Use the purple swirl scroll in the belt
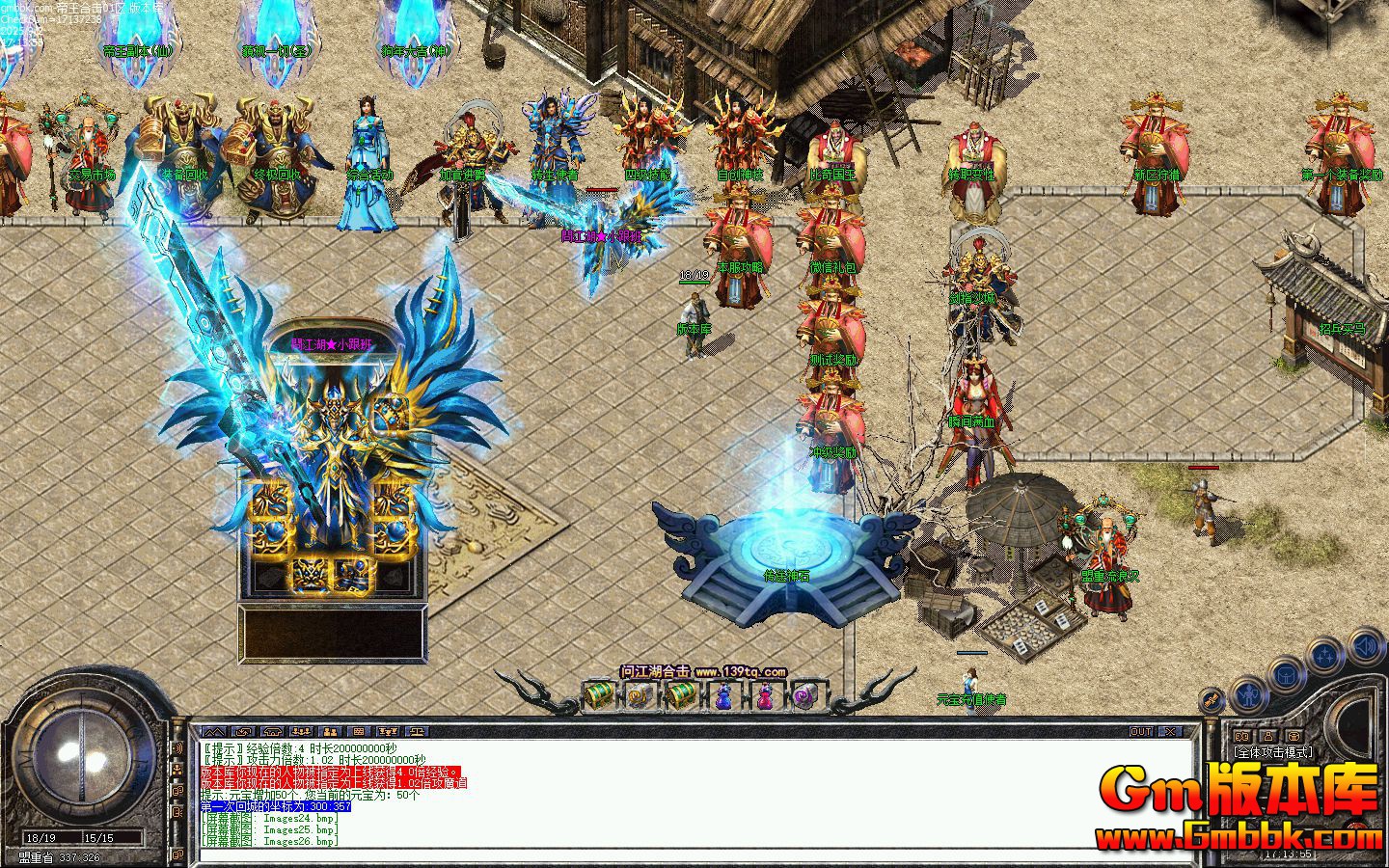This screenshot has width=1389, height=868. (x=804, y=694)
